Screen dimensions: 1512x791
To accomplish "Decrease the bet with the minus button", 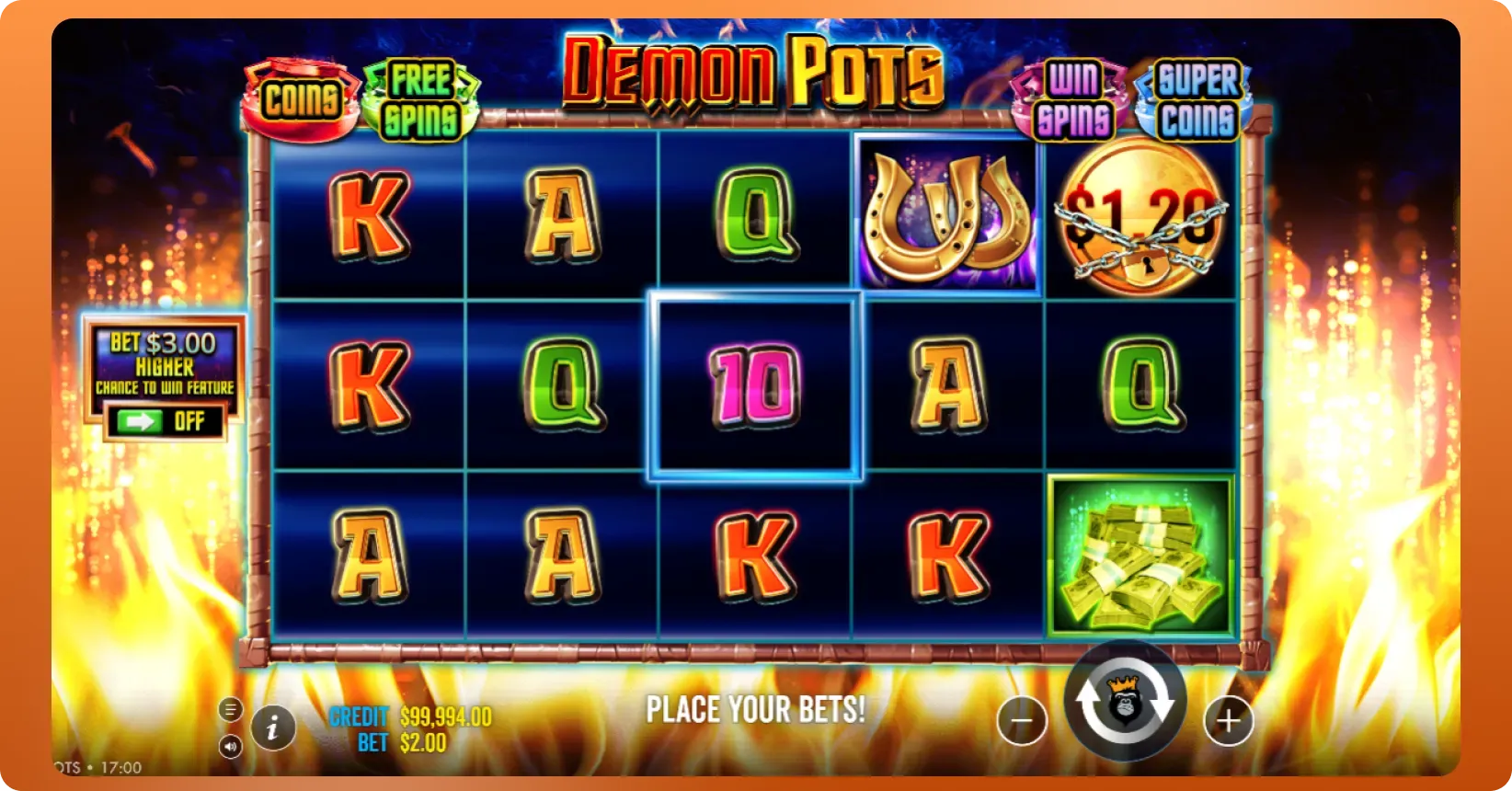I will tap(1022, 720).
